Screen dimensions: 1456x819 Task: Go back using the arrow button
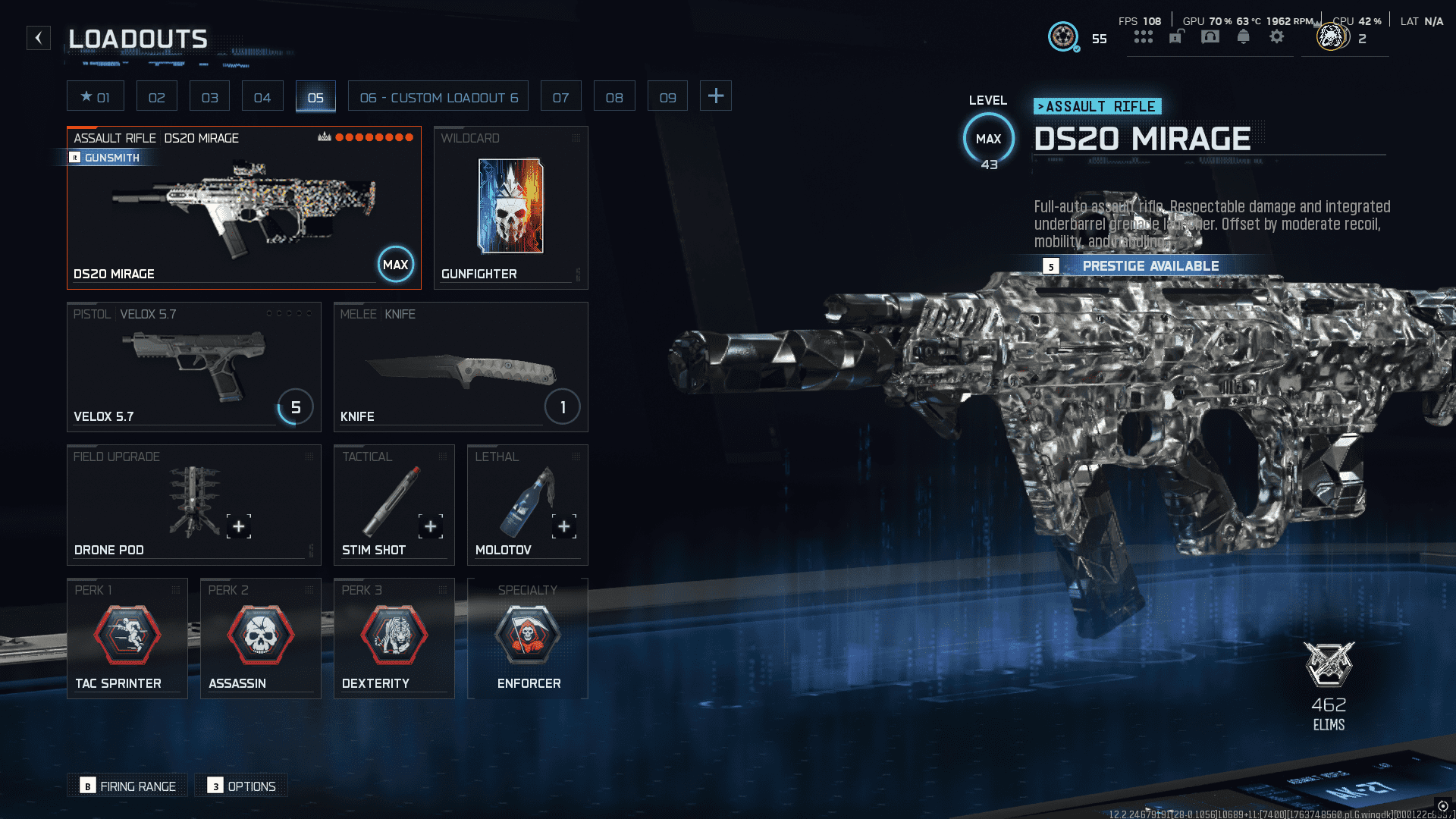tap(39, 38)
